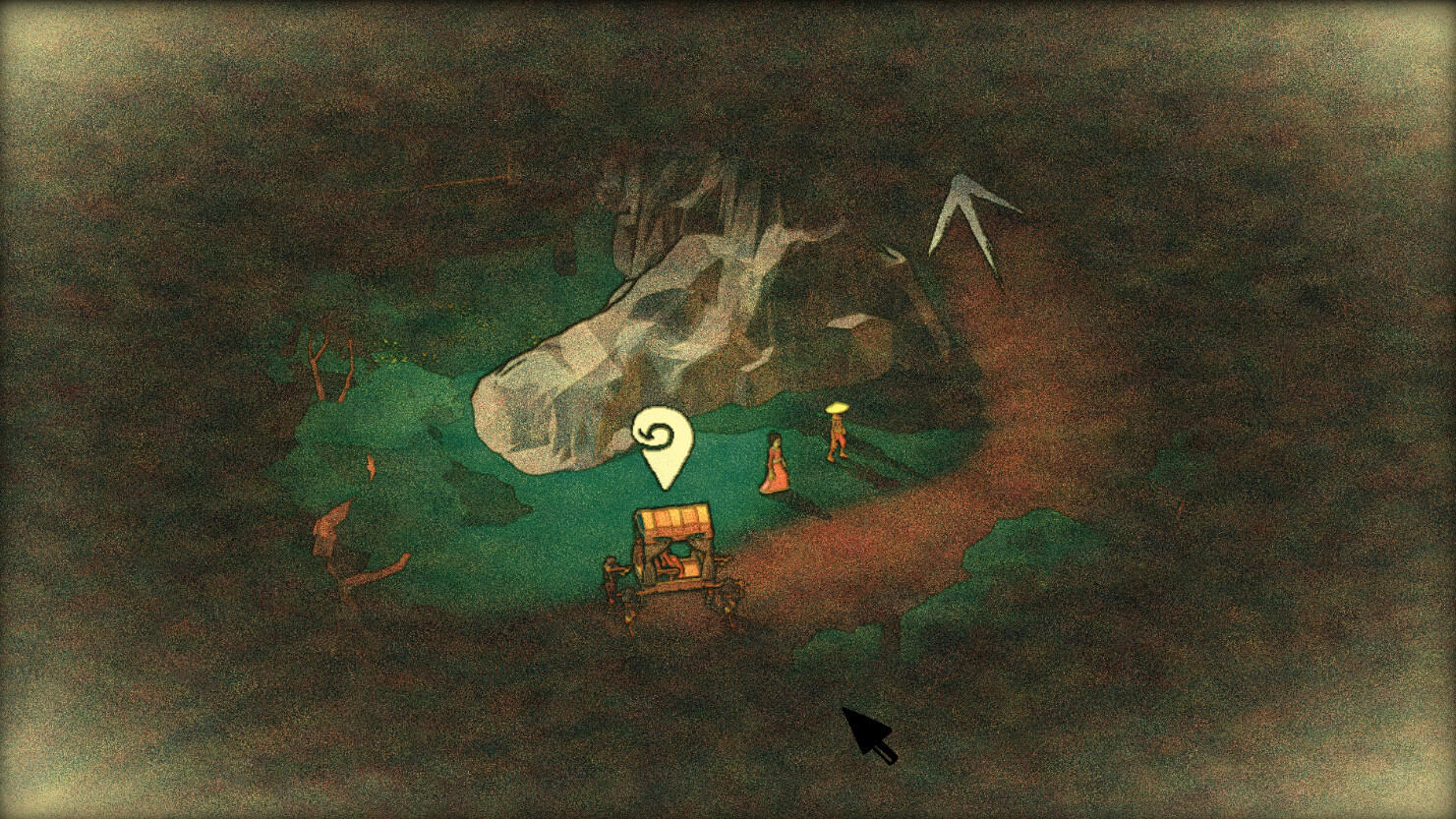Click the tip of the location pin
Viewport: 1456px width, 819px height.
click(x=665, y=489)
